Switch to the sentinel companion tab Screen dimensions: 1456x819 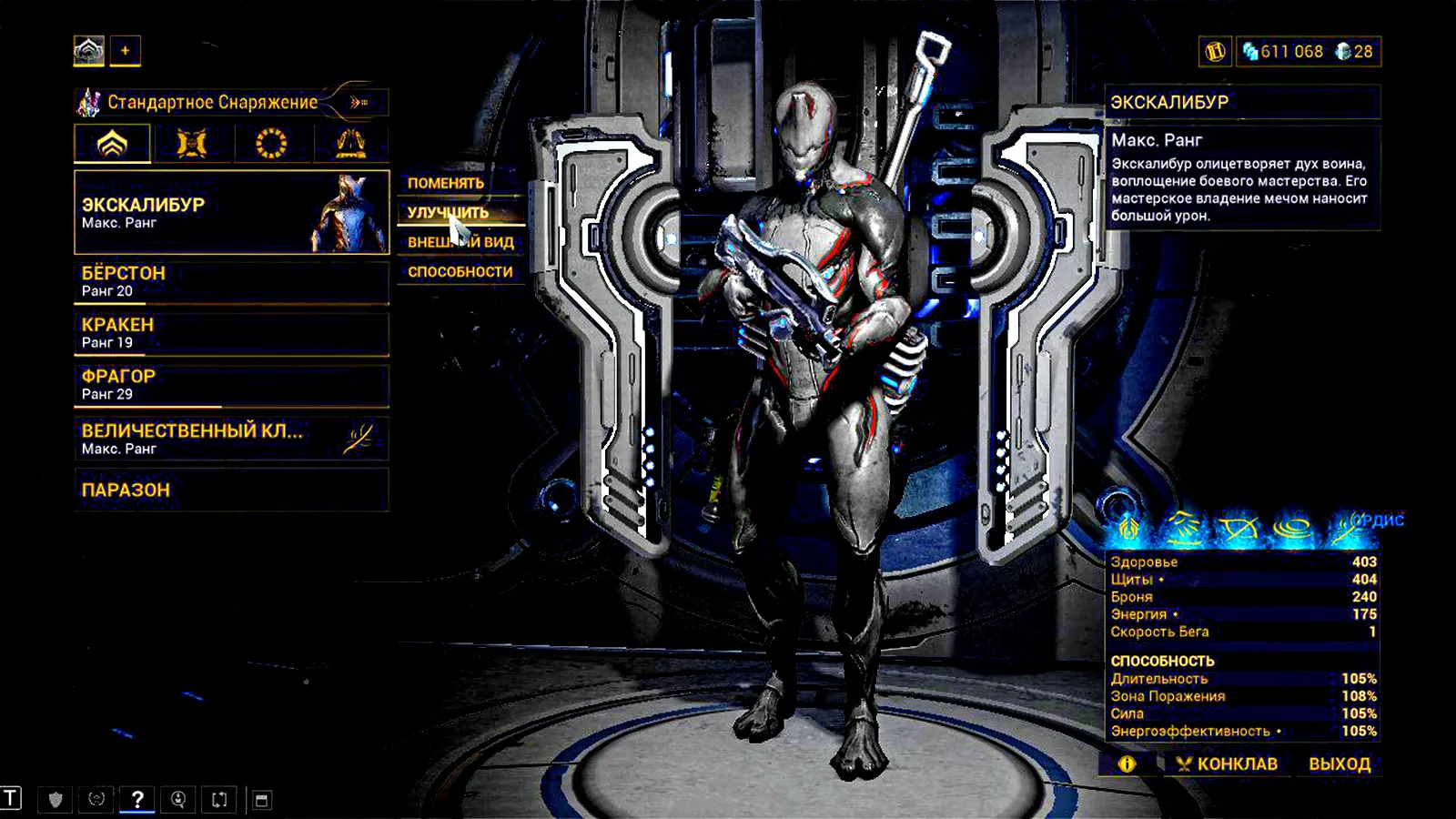[x=191, y=144]
